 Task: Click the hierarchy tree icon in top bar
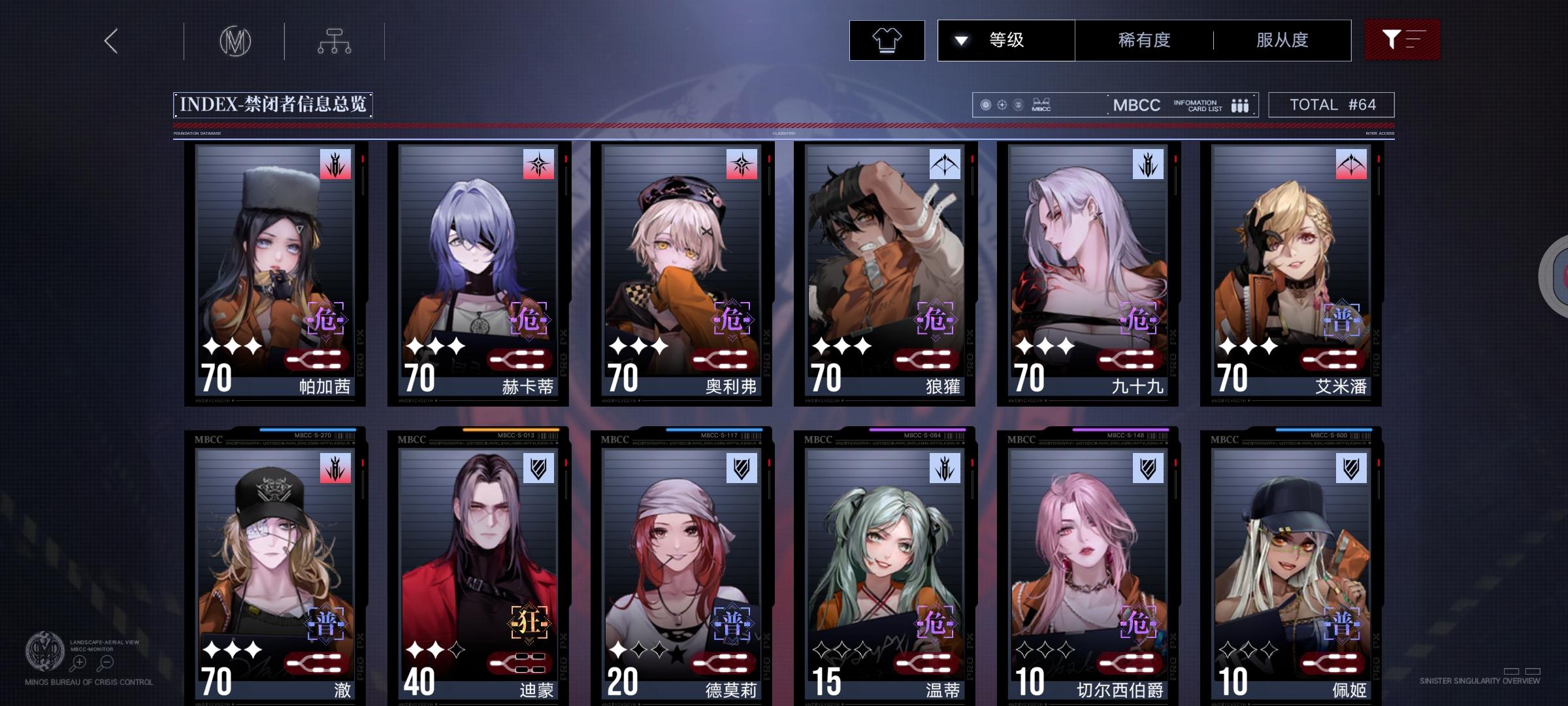(x=335, y=40)
